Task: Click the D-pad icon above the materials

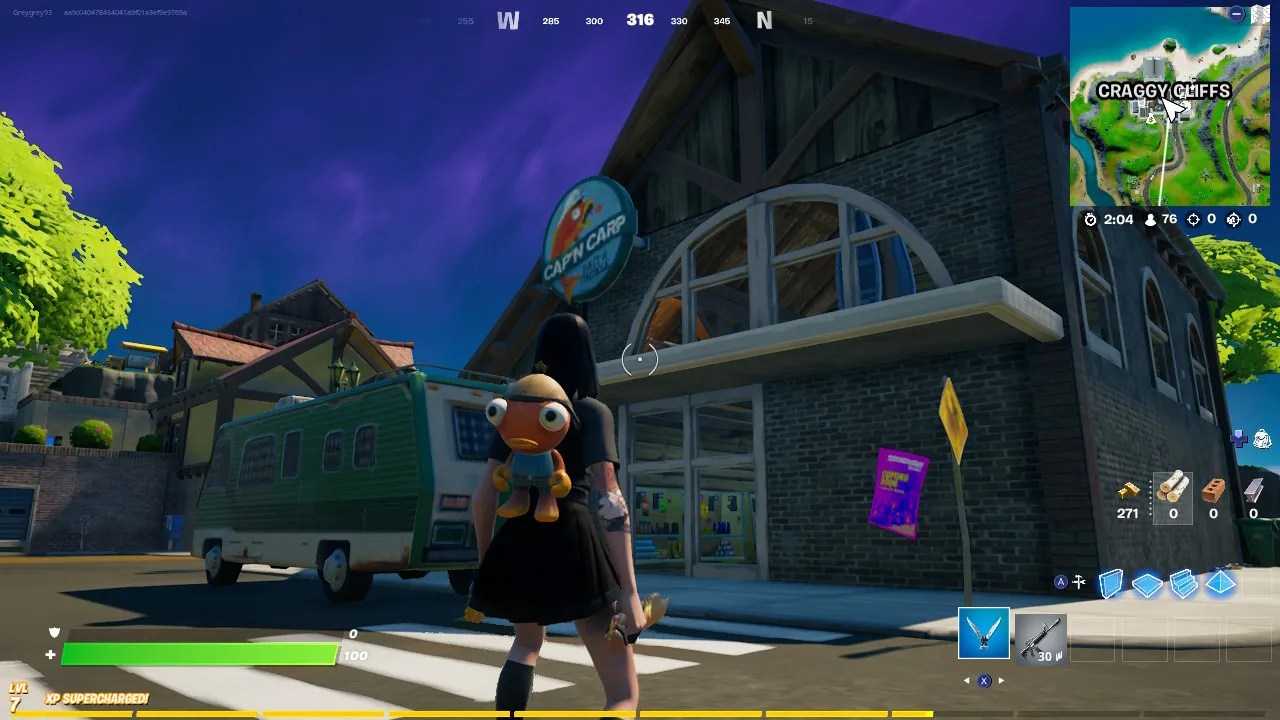Action: pyautogui.click(x=1240, y=438)
